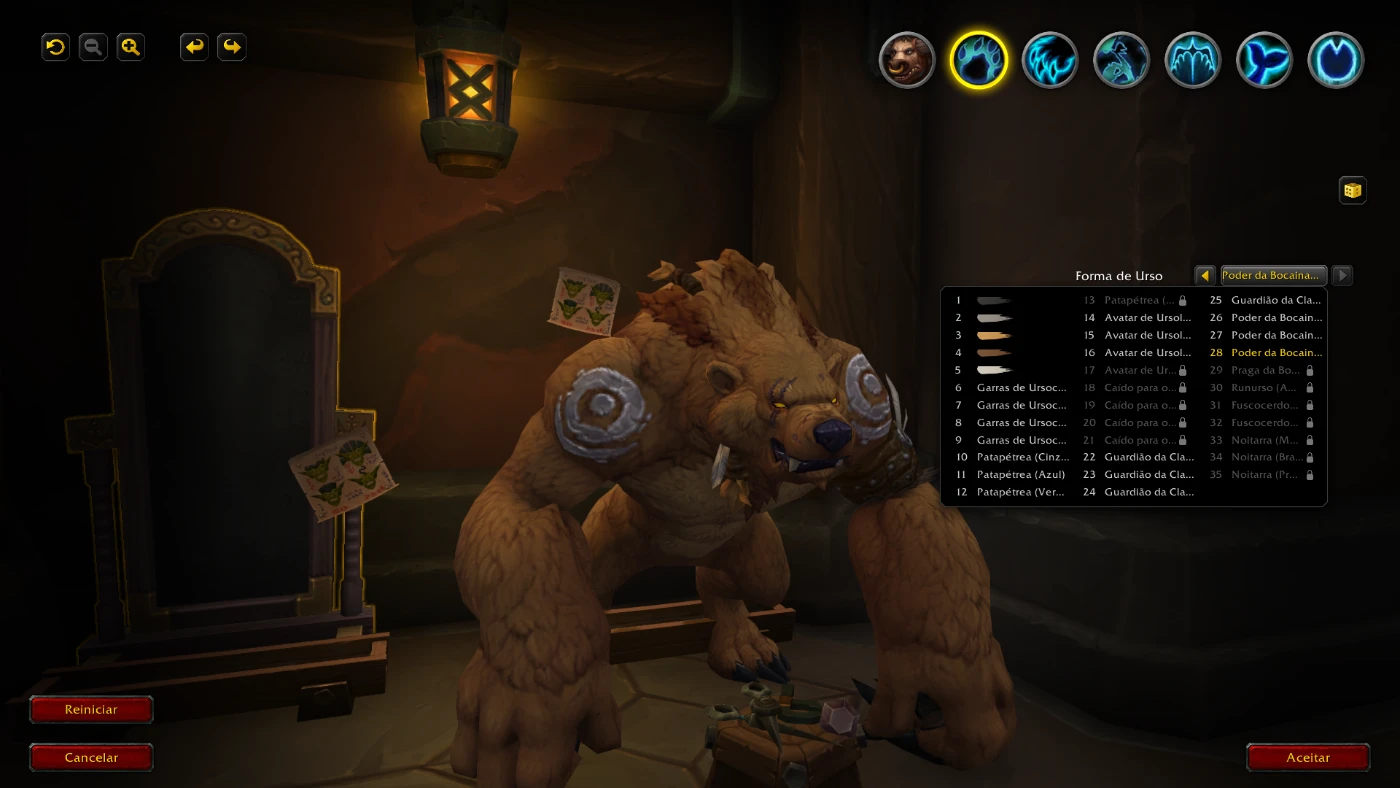Choose option 14 Avatar de Ursol
Screen dimensions: 1400x788
[1147, 318]
